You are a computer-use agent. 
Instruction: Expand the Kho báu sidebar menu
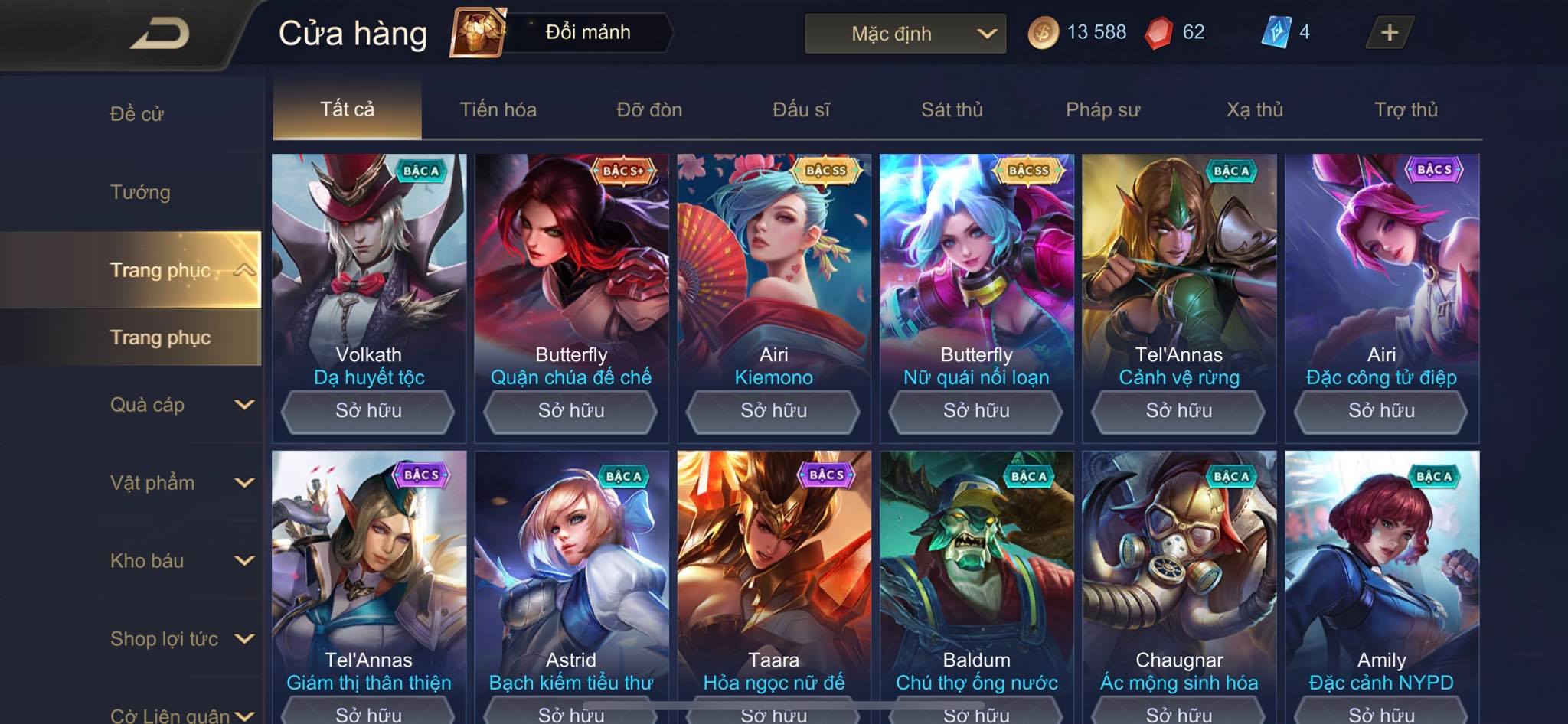tap(180, 561)
